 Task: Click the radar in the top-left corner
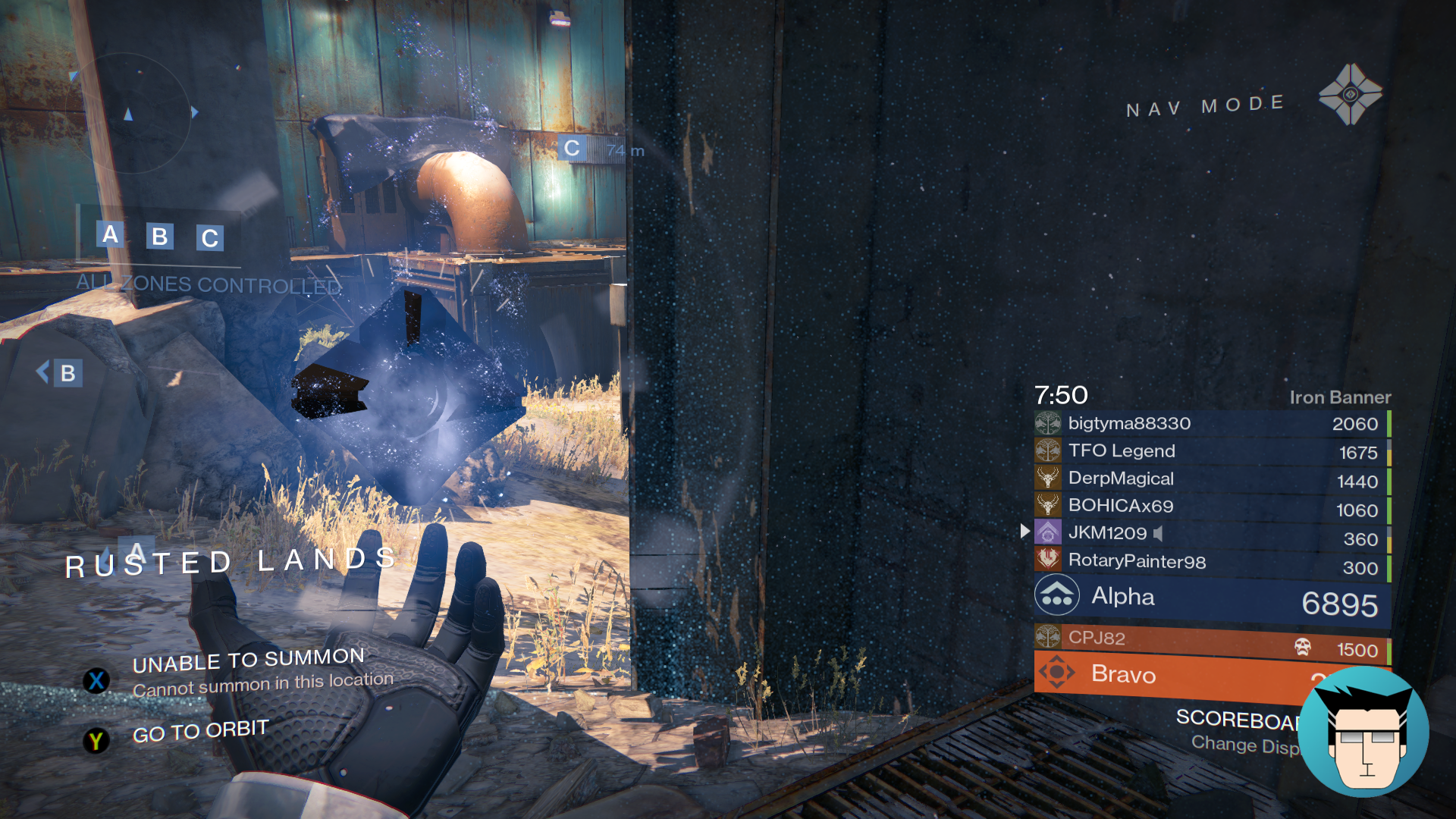tap(129, 114)
